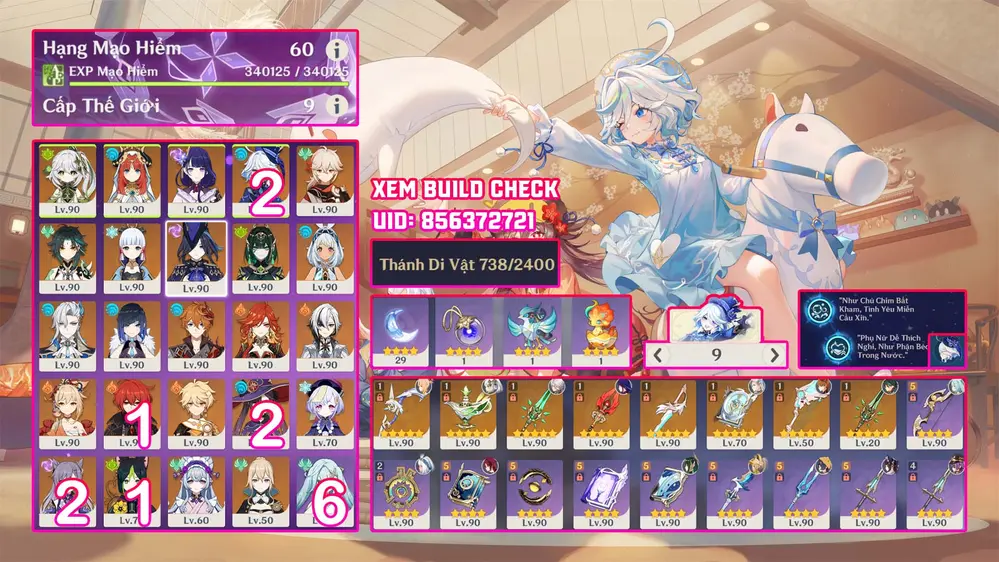This screenshot has width=999, height=562.
Task: Select the Kazuha character tile
Action: (x=324, y=180)
